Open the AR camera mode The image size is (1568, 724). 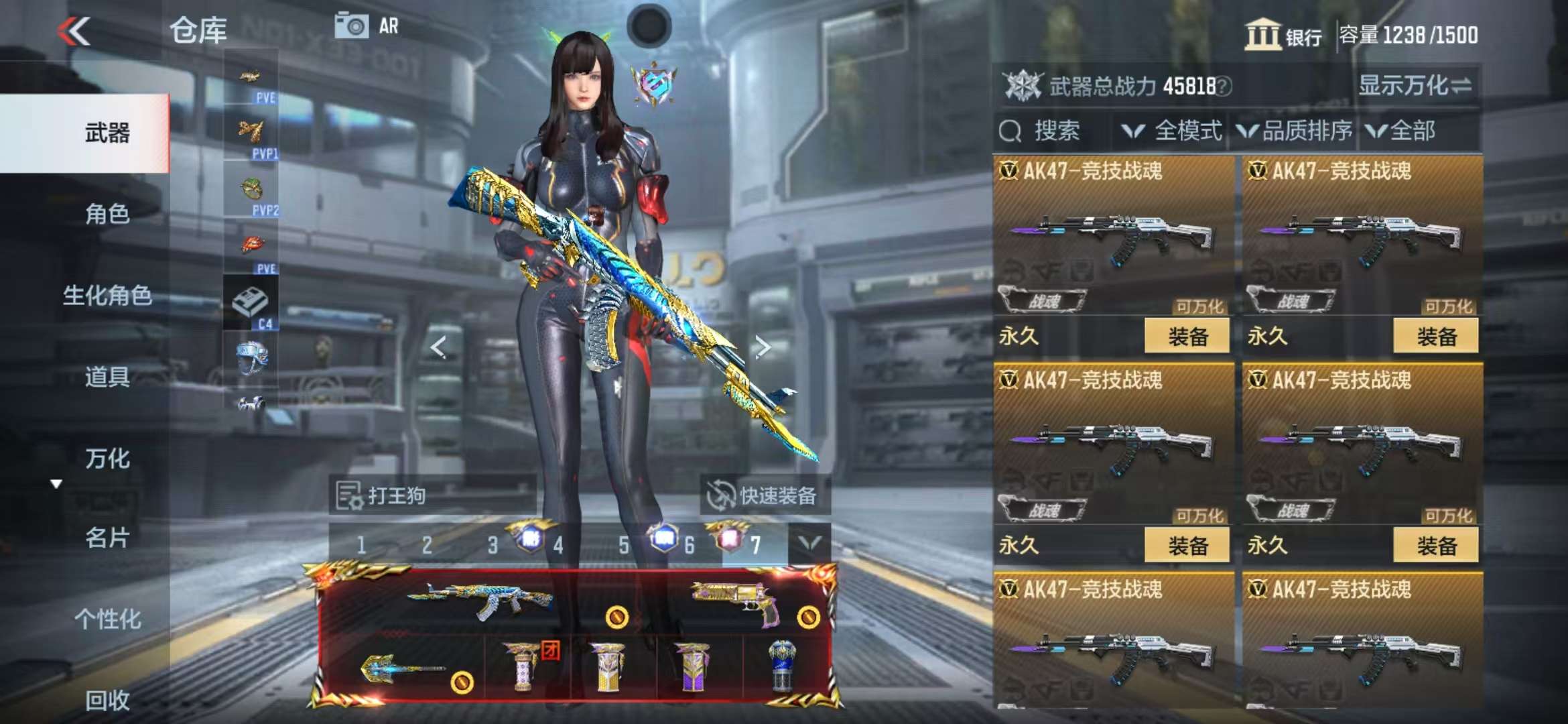pos(366,26)
